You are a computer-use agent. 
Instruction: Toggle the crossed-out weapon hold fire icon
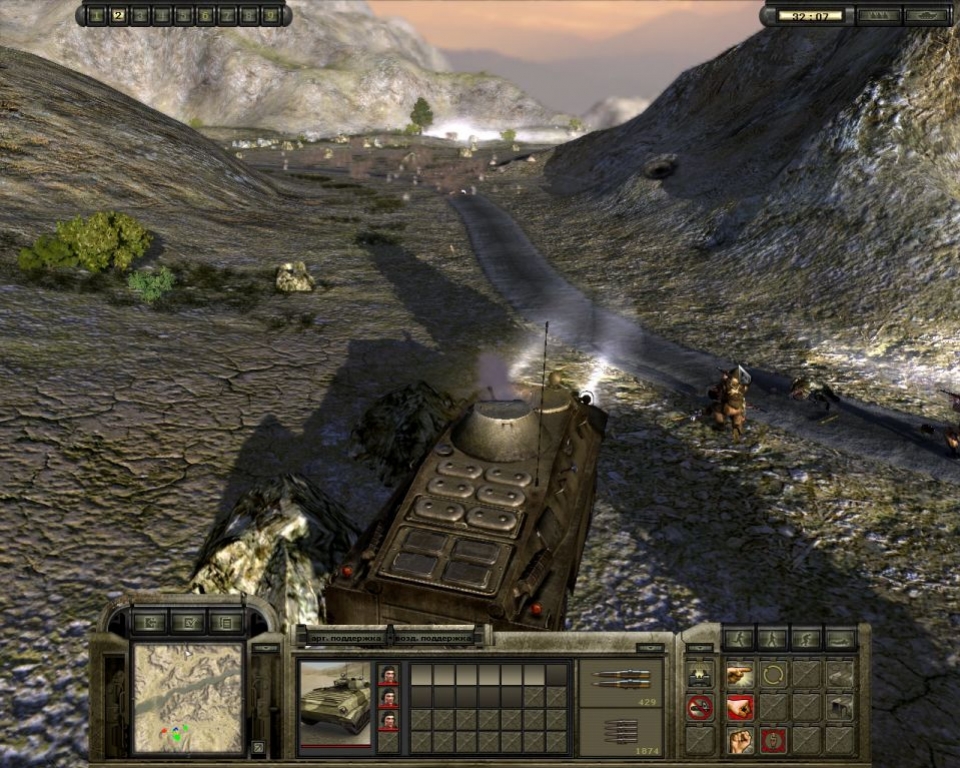(x=700, y=707)
